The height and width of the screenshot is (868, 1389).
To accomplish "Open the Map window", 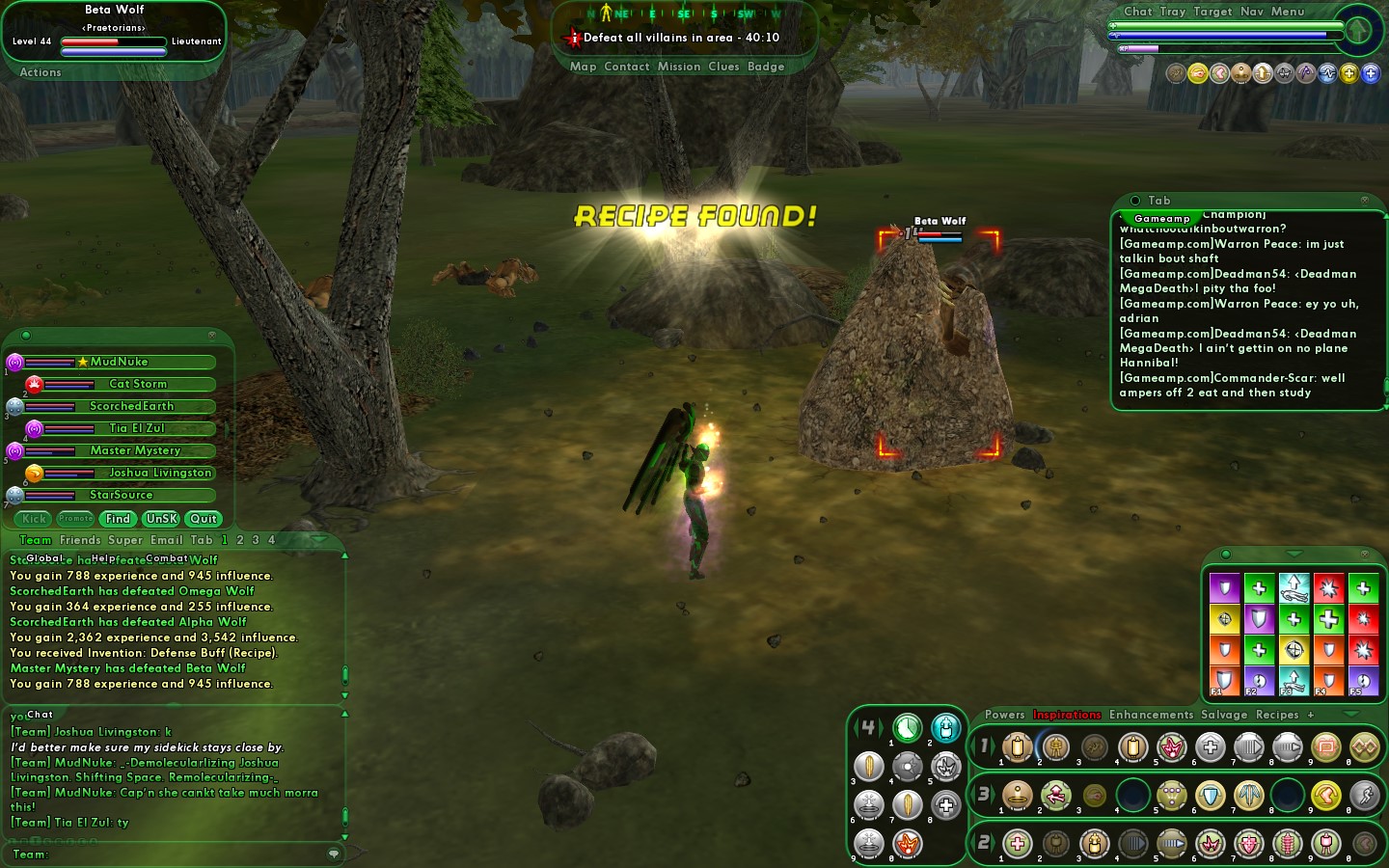I will pyautogui.click(x=583, y=67).
